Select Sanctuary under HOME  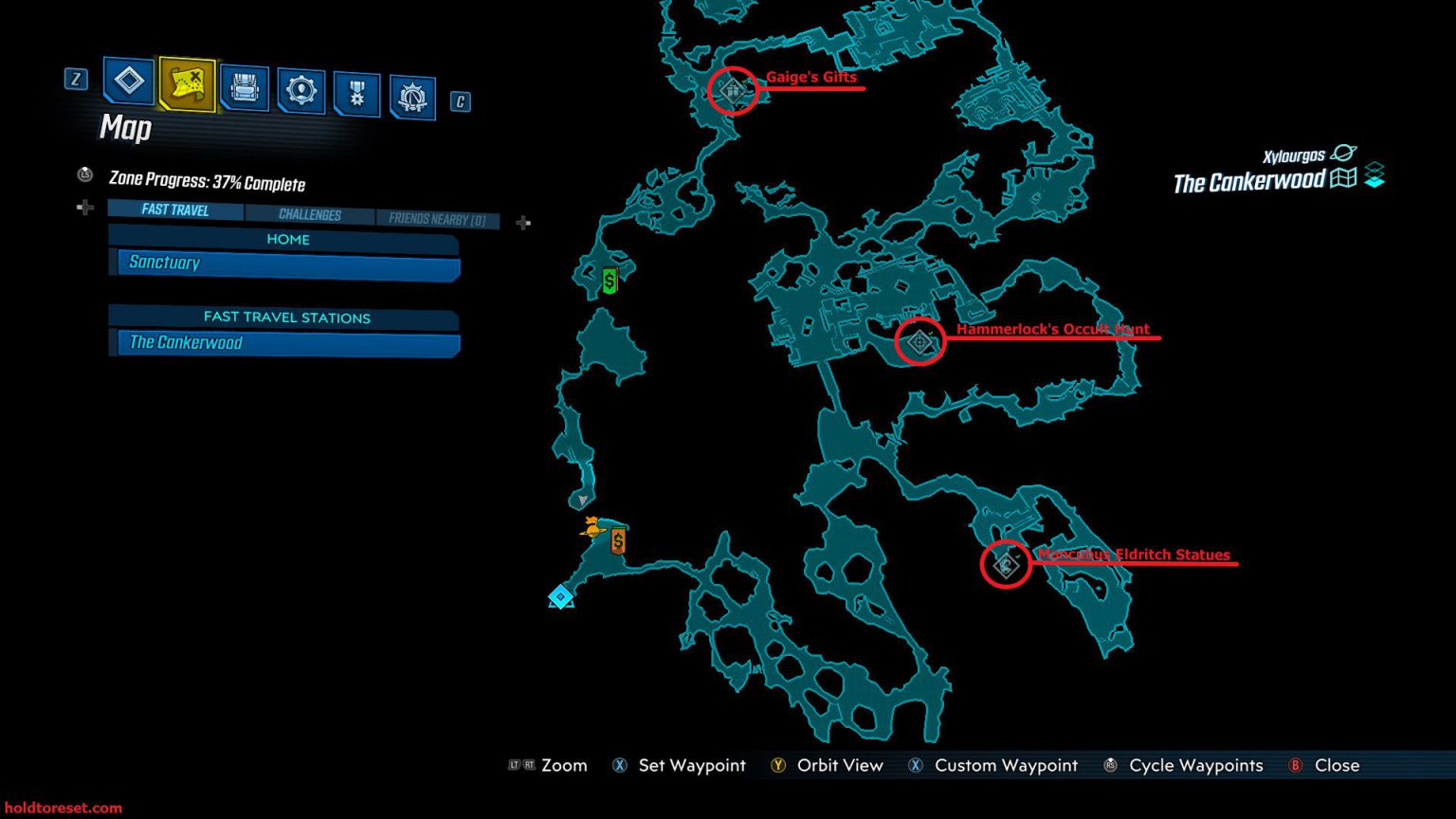click(x=284, y=264)
